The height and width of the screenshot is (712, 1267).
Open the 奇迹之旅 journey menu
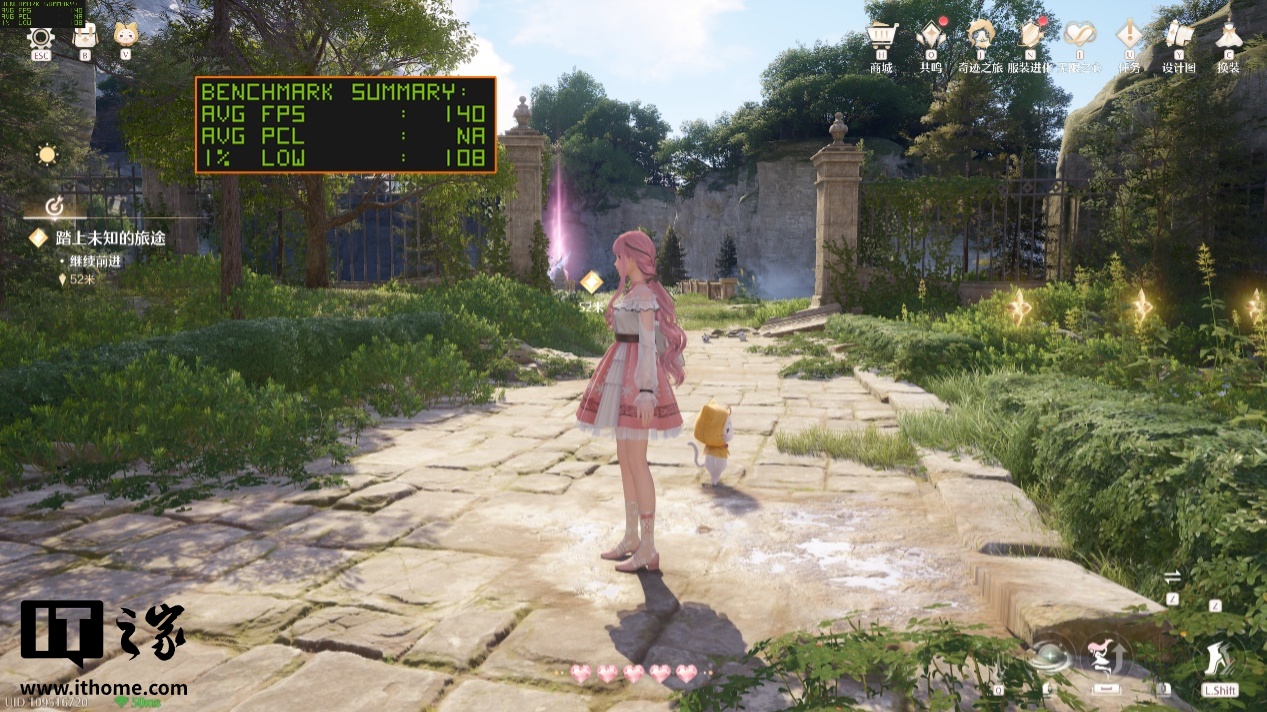point(980,38)
